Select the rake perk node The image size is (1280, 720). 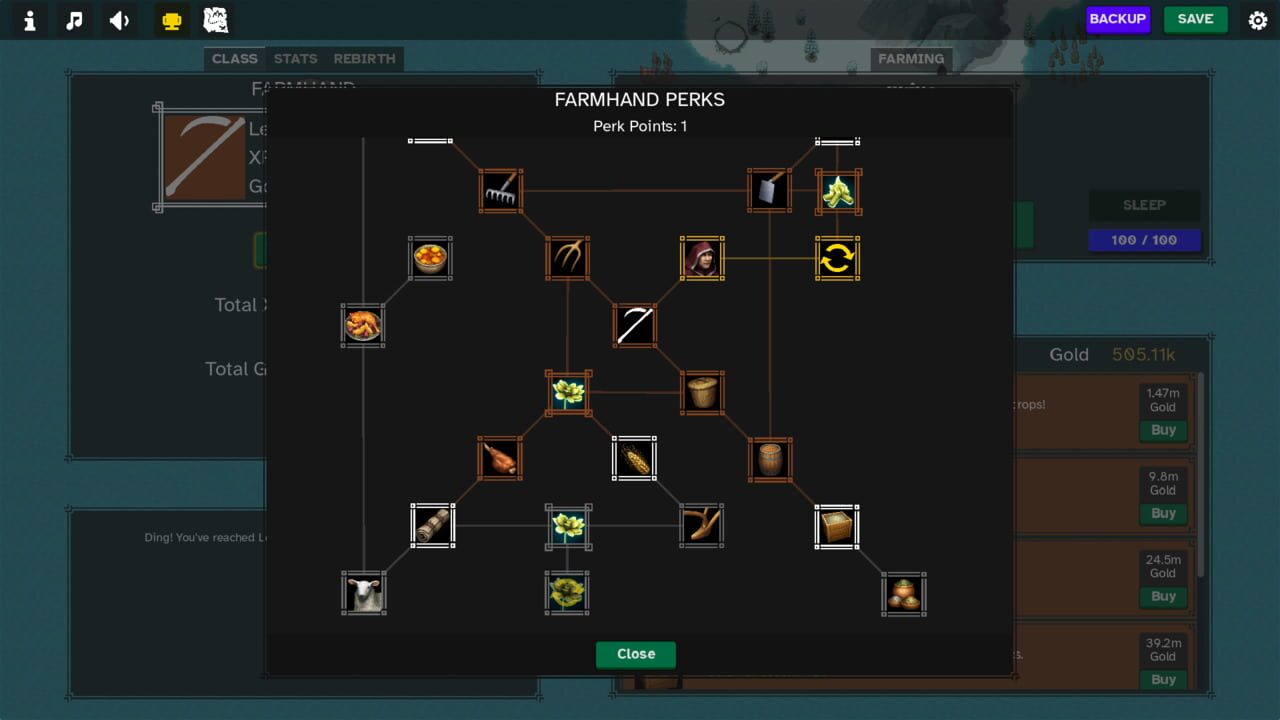pyautogui.click(x=501, y=192)
